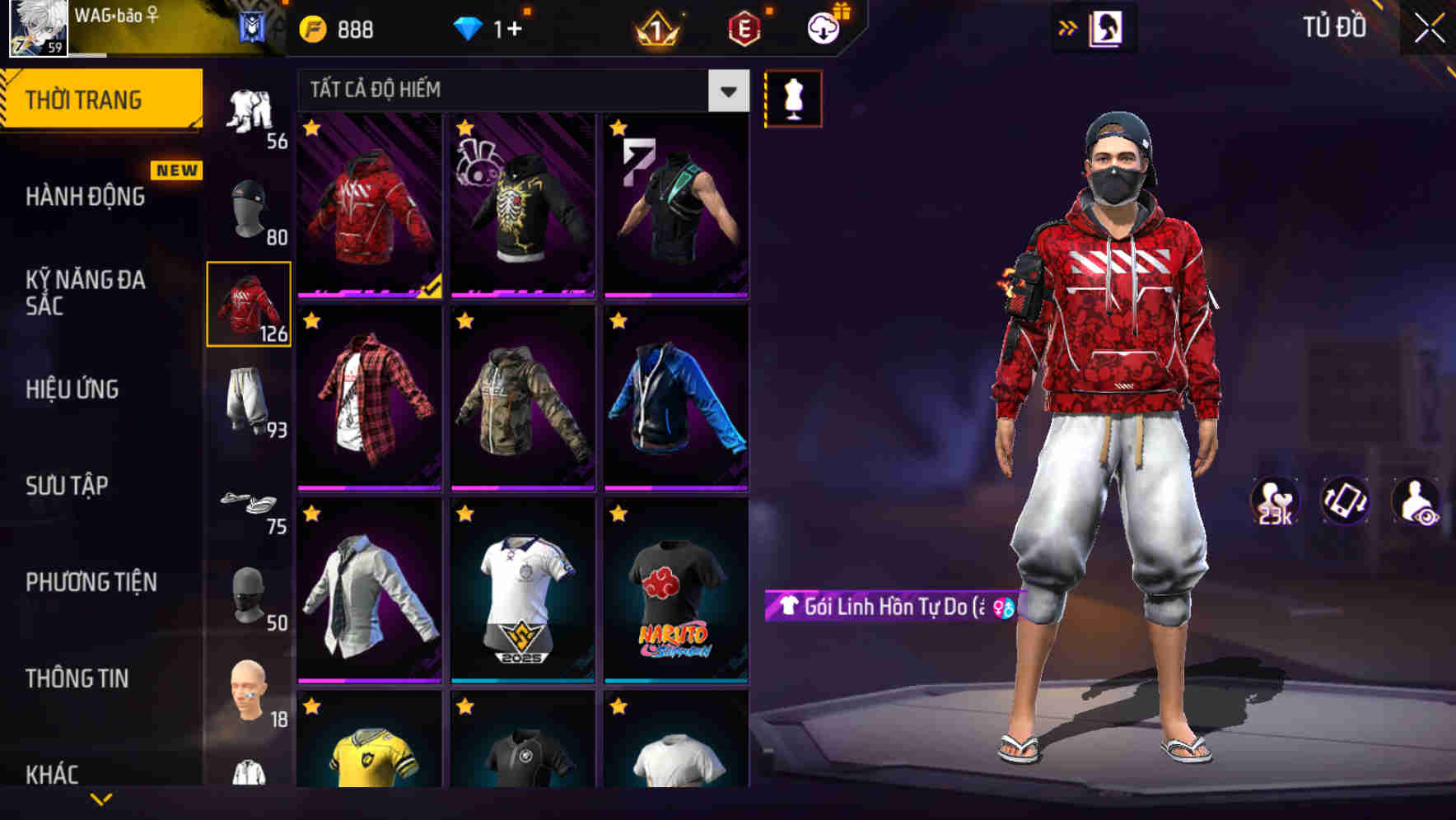
Task: Collapse the wardrobe panel with the double arrows
Action: (1066, 27)
